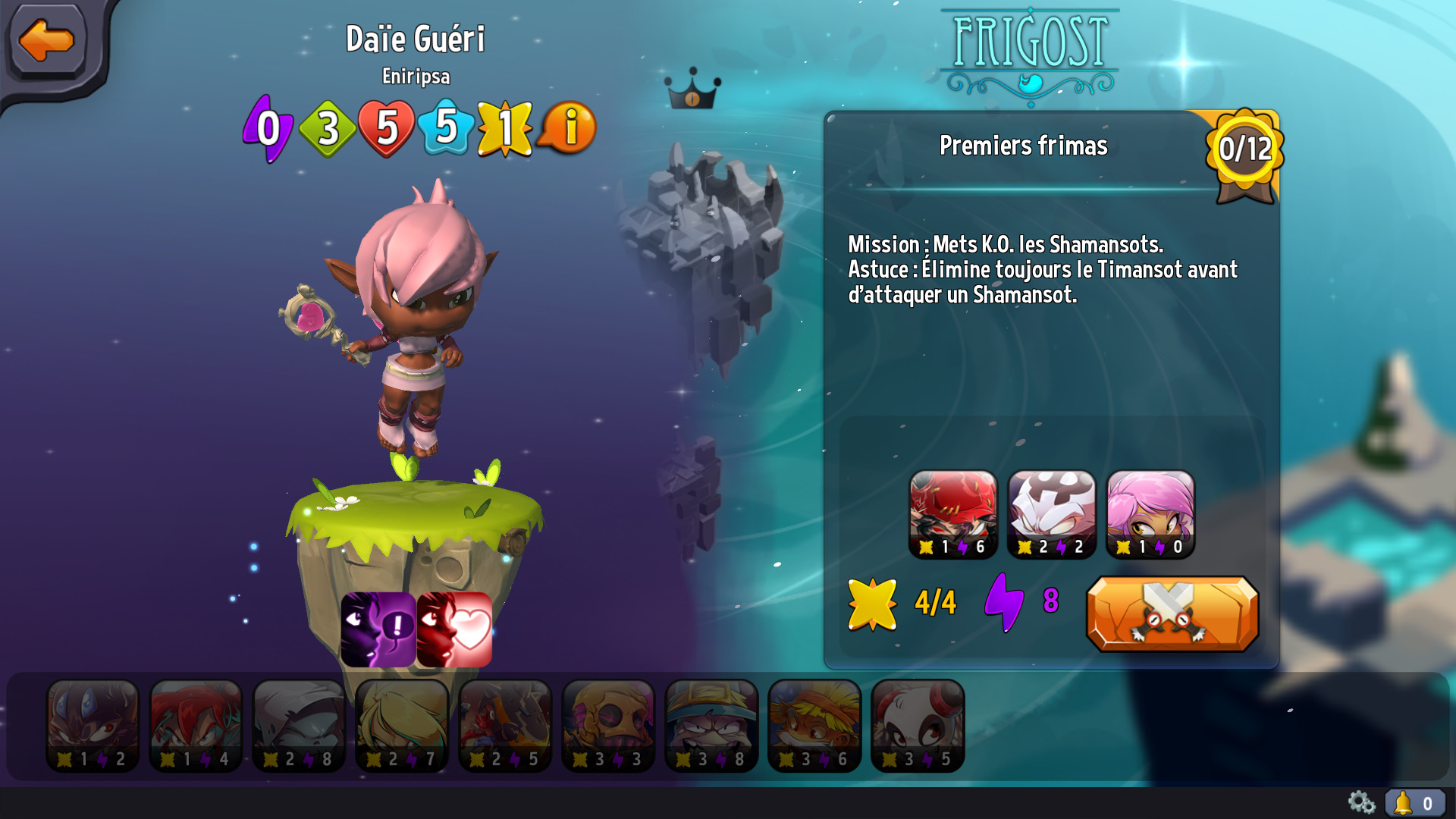Viewport: 1456px width, 819px height.
Task: Select the Premiers frimas mission header
Action: point(1023,146)
